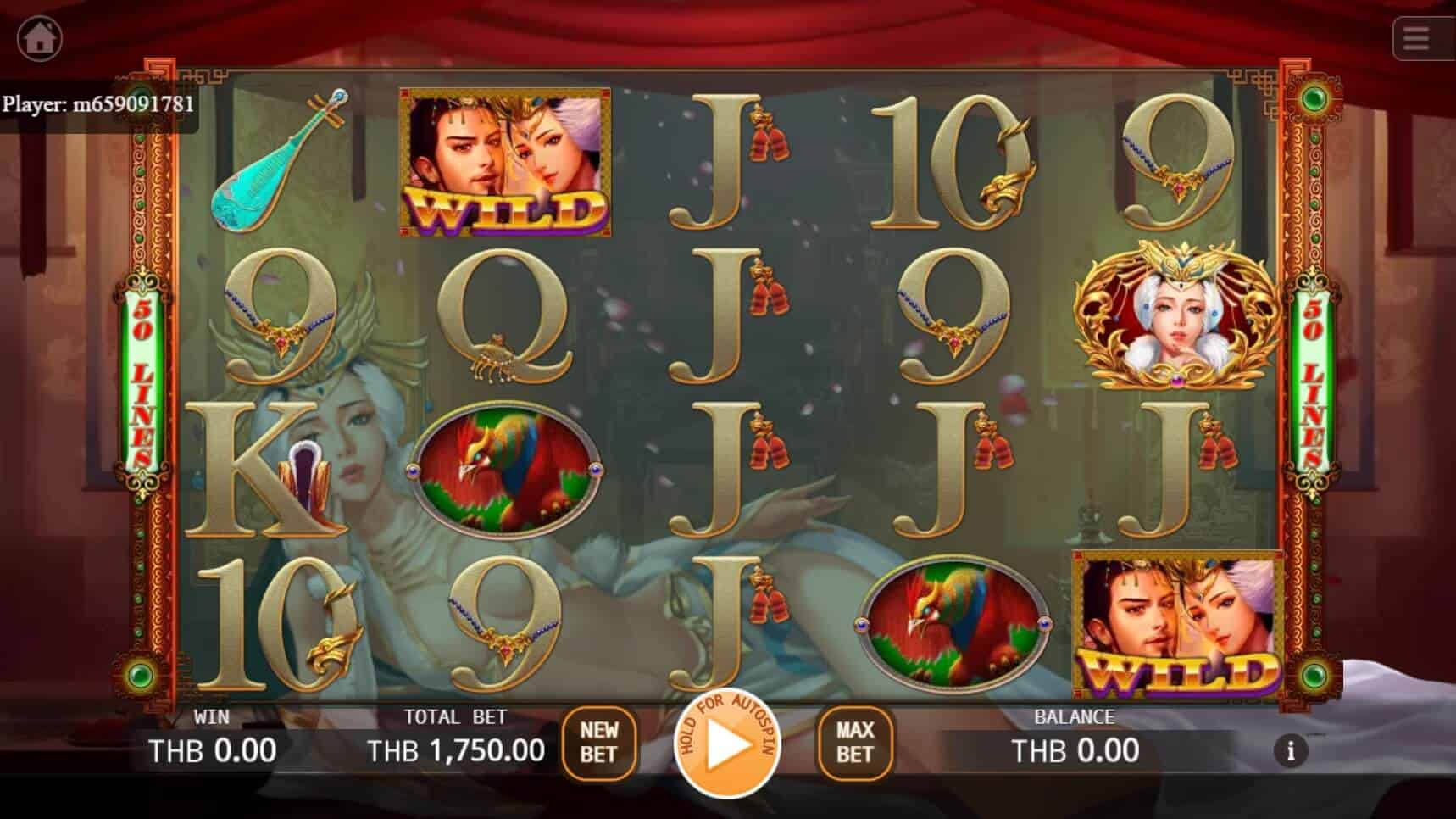Click the WIN amount display

point(214,749)
